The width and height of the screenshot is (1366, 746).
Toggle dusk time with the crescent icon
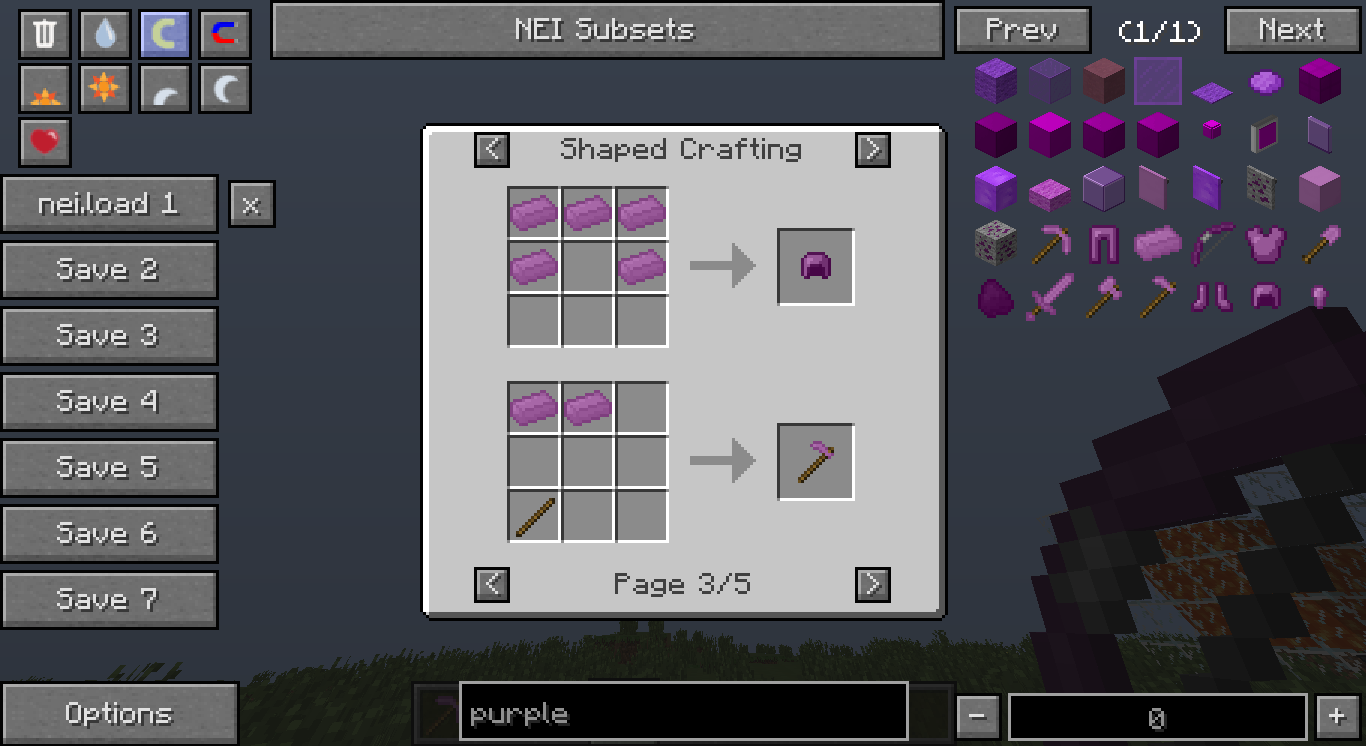coord(164,88)
